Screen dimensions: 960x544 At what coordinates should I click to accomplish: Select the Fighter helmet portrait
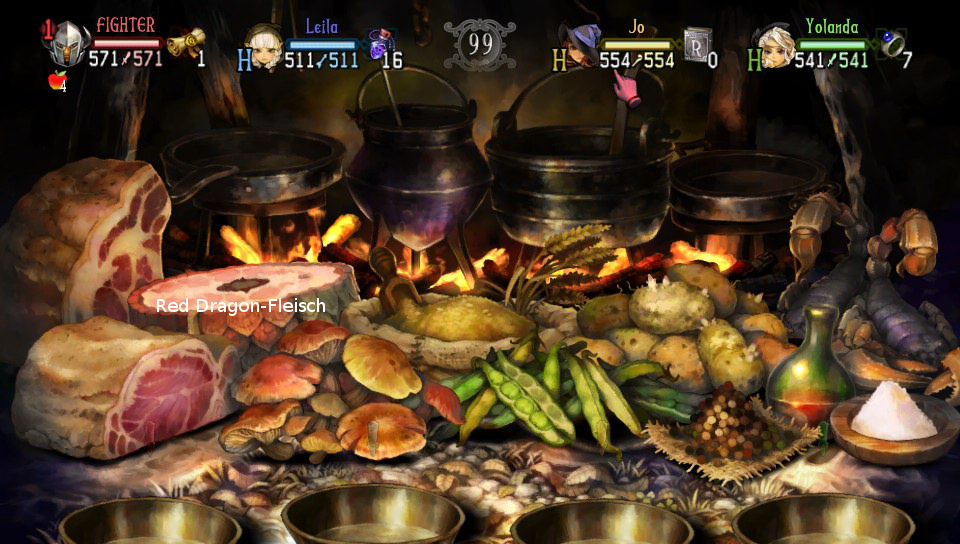(x=67, y=46)
